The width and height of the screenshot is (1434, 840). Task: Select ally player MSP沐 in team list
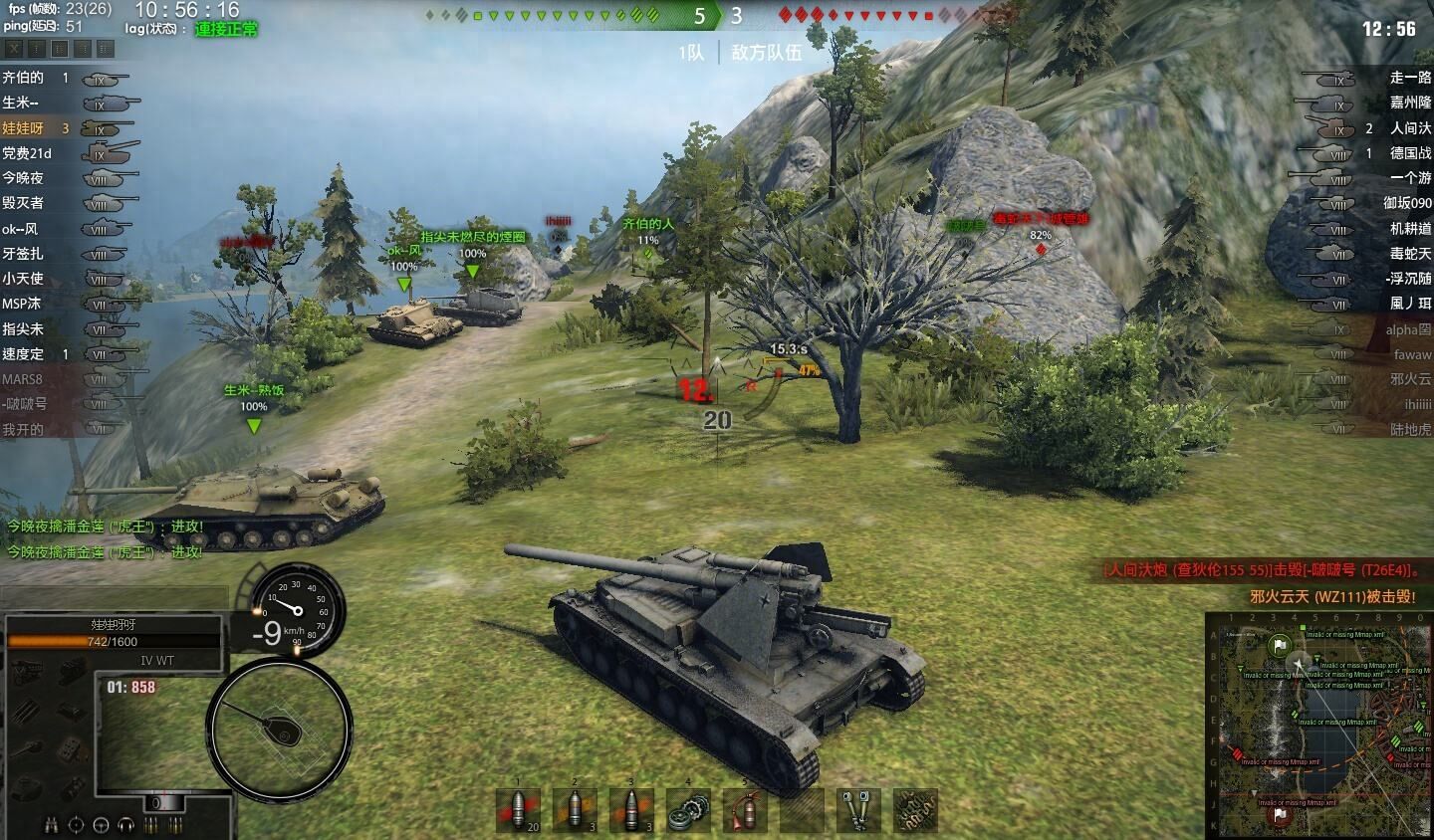pos(22,304)
